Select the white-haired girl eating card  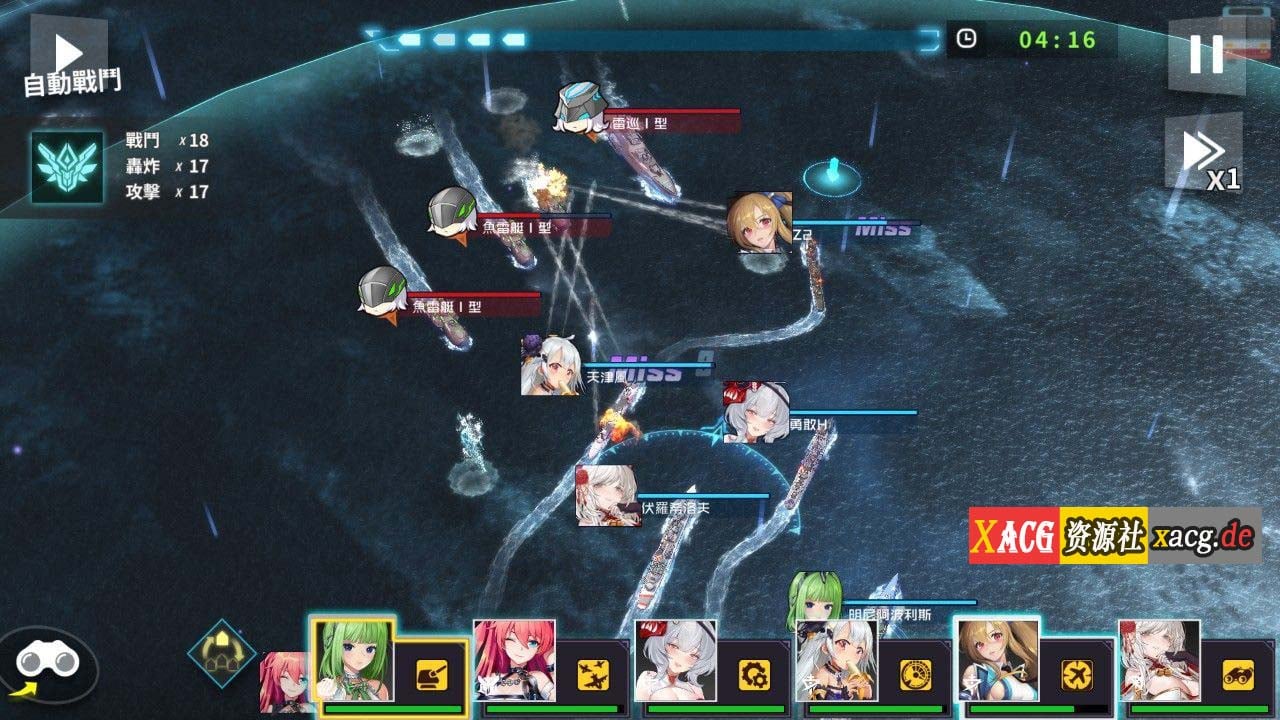836,660
